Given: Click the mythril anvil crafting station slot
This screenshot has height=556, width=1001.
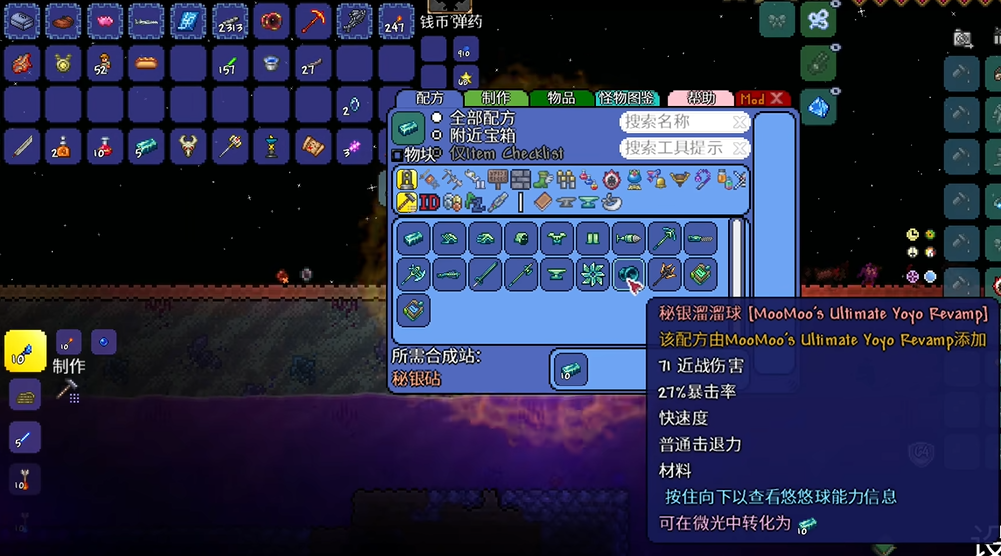Looking at the screenshot, I should (x=571, y=370).
